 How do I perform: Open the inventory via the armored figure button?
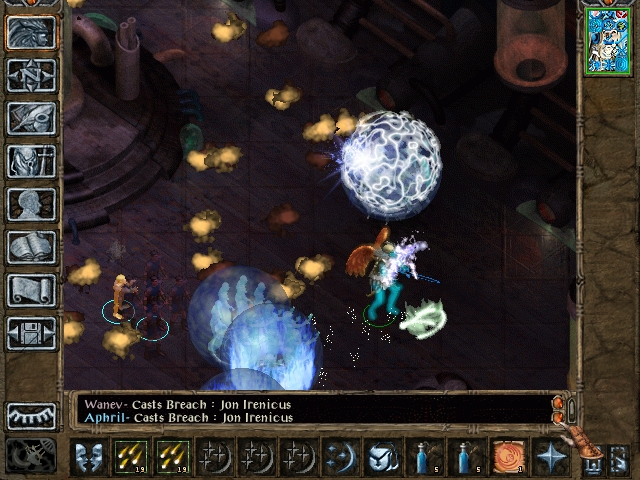coord(31,162)
